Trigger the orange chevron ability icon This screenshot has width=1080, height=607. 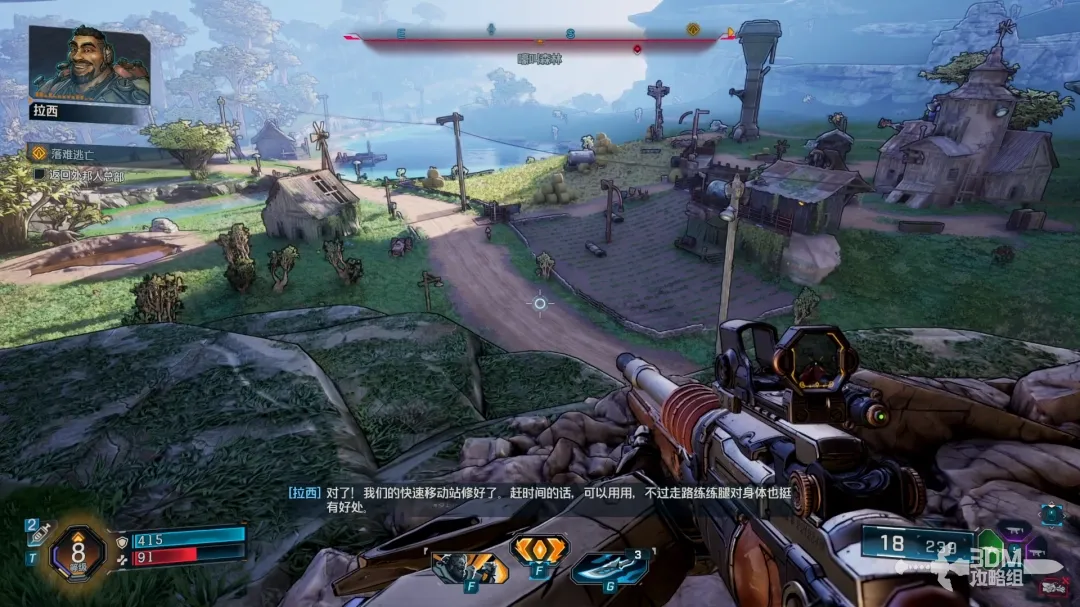pyautogui.click(x=539, y=549)
